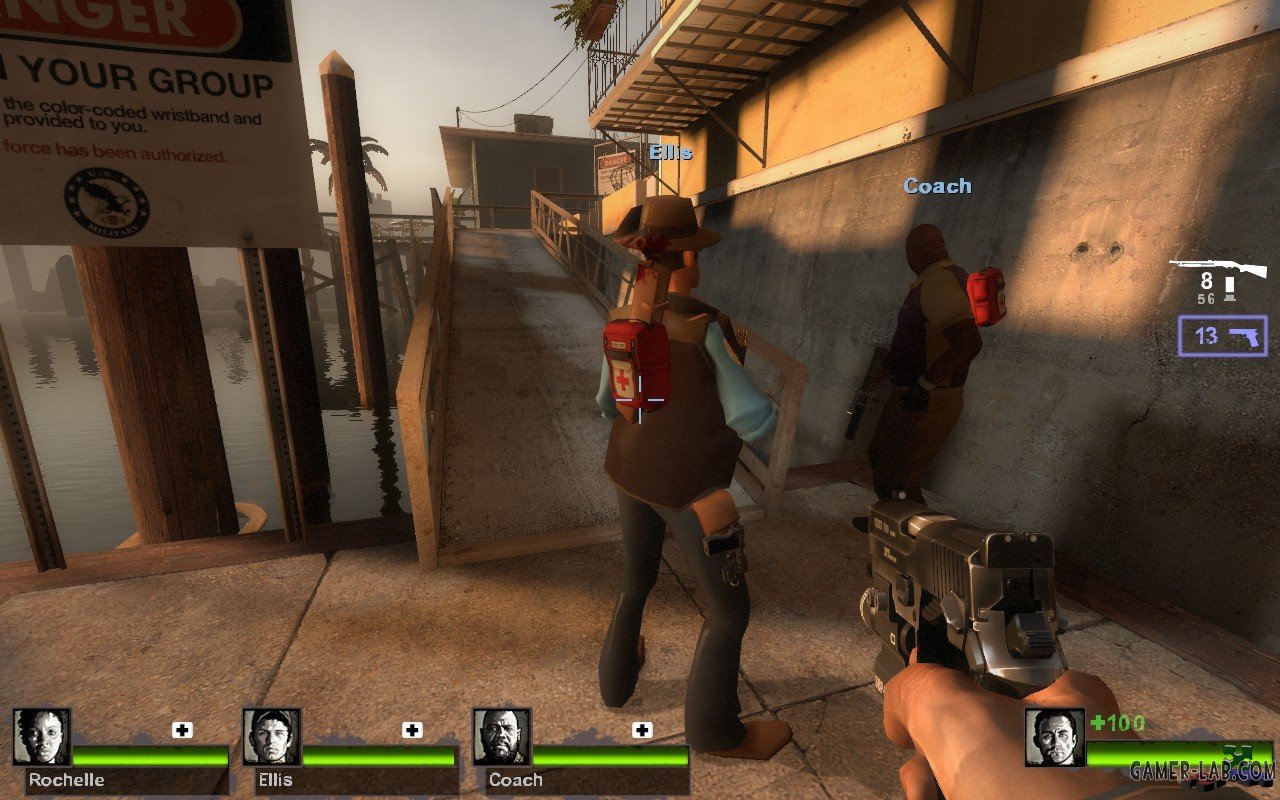Click Coach's first aid kit icon
Viewport: 1280px width, 800px height.
642,730
